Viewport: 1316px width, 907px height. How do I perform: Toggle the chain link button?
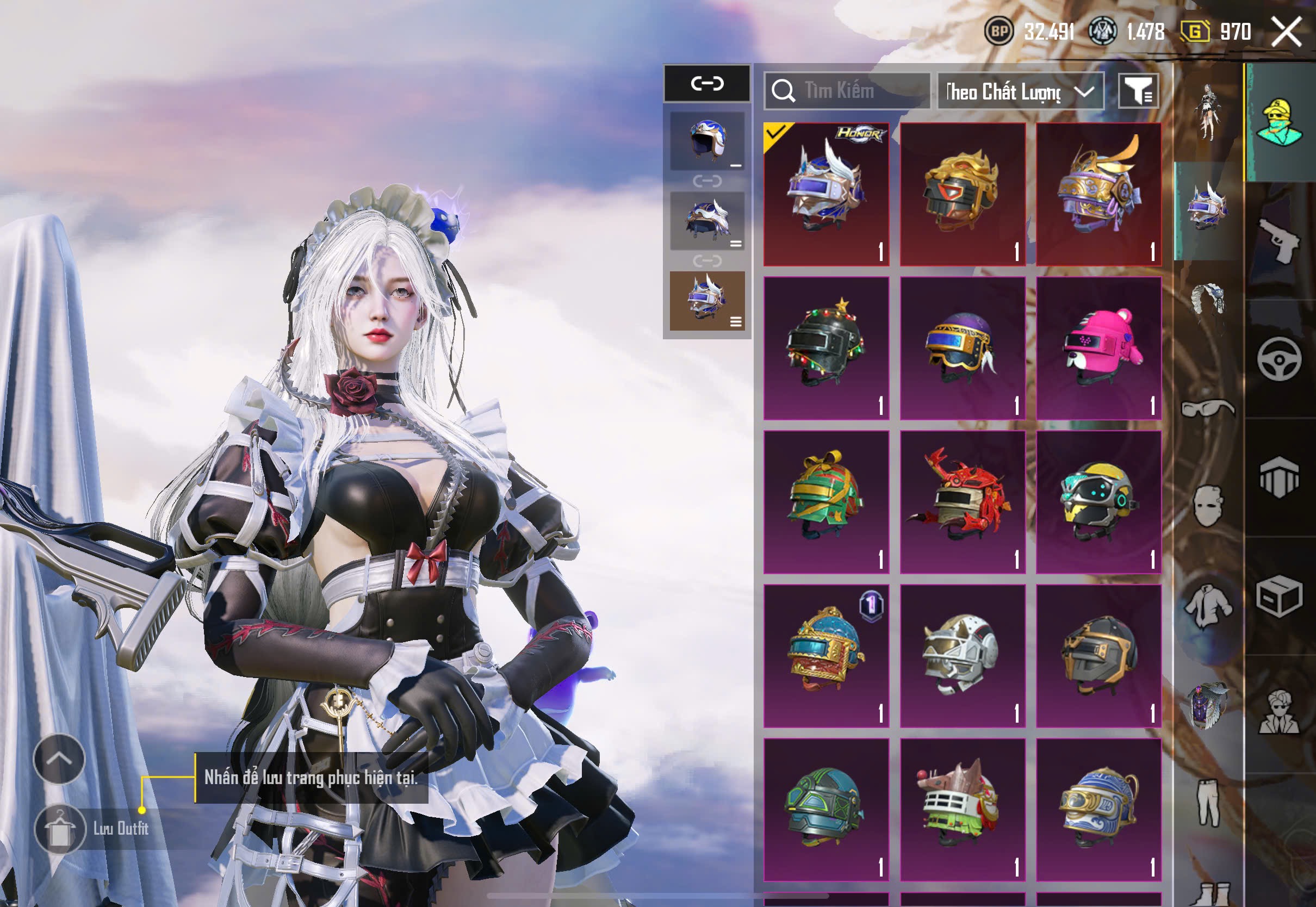click(x=707, y=84)
